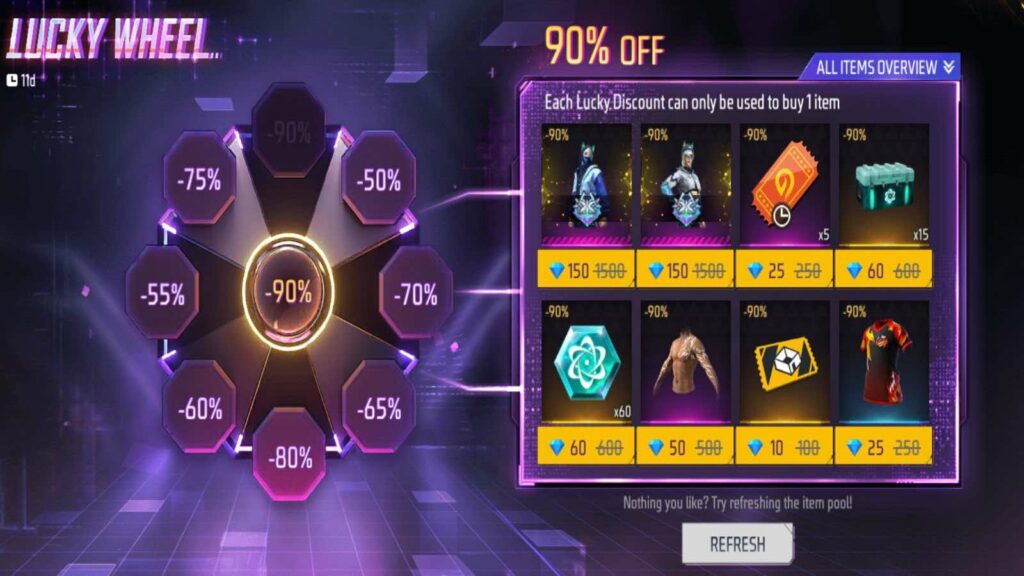
Task: Buy the red and black jersey
Action: tap(884, 362)
